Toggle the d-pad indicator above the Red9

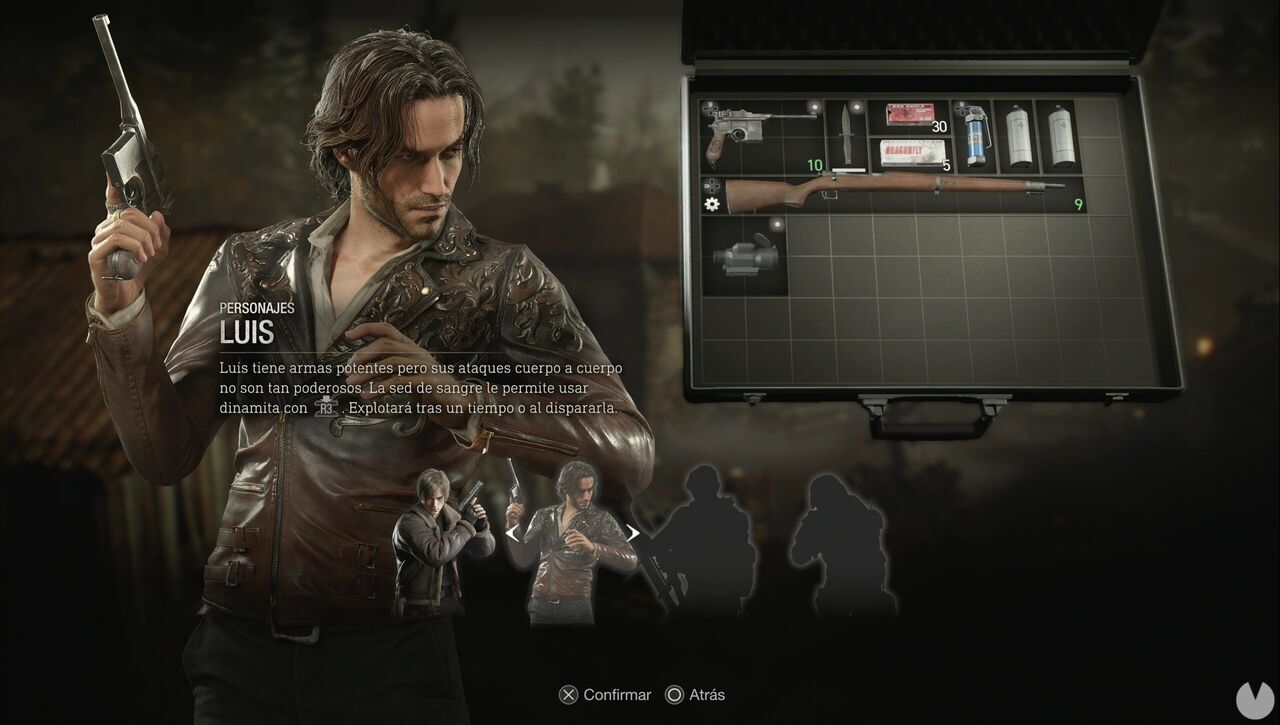click(710, 107)
